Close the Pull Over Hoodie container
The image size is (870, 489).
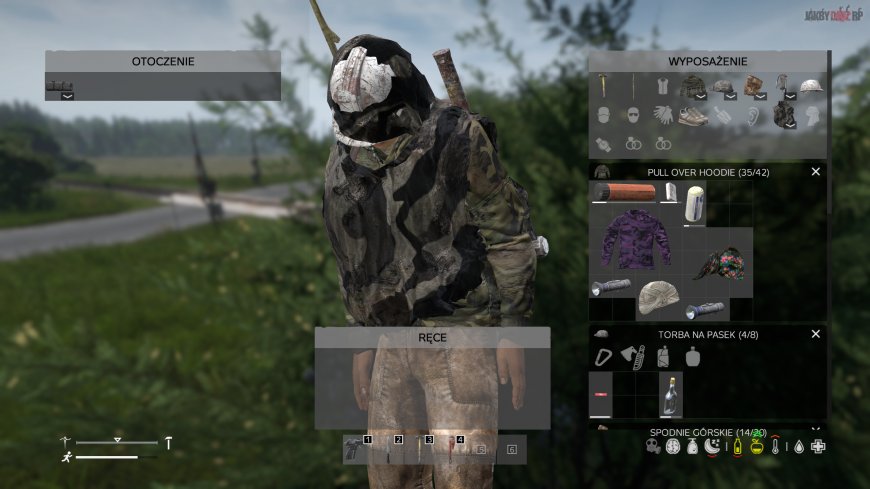(815, 172)
